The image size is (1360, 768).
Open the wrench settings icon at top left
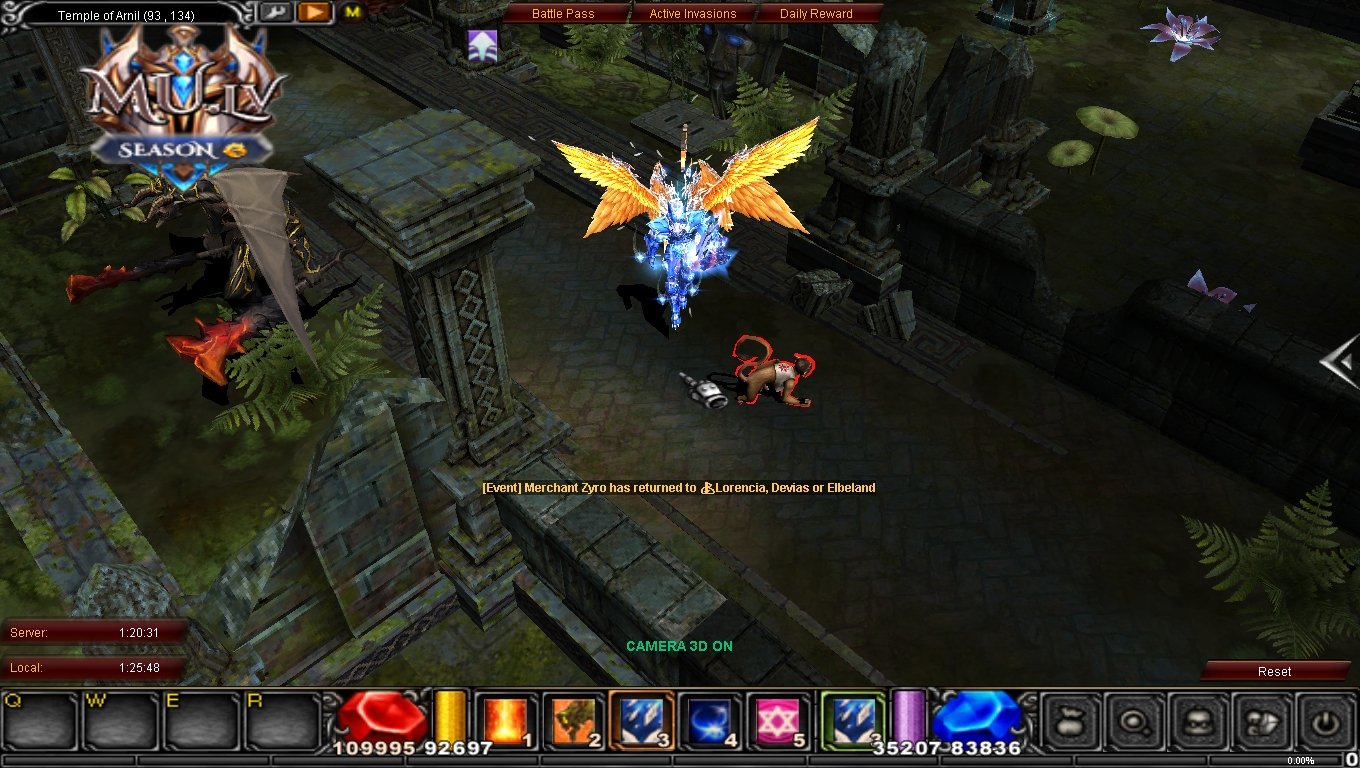tap(276, 12)
